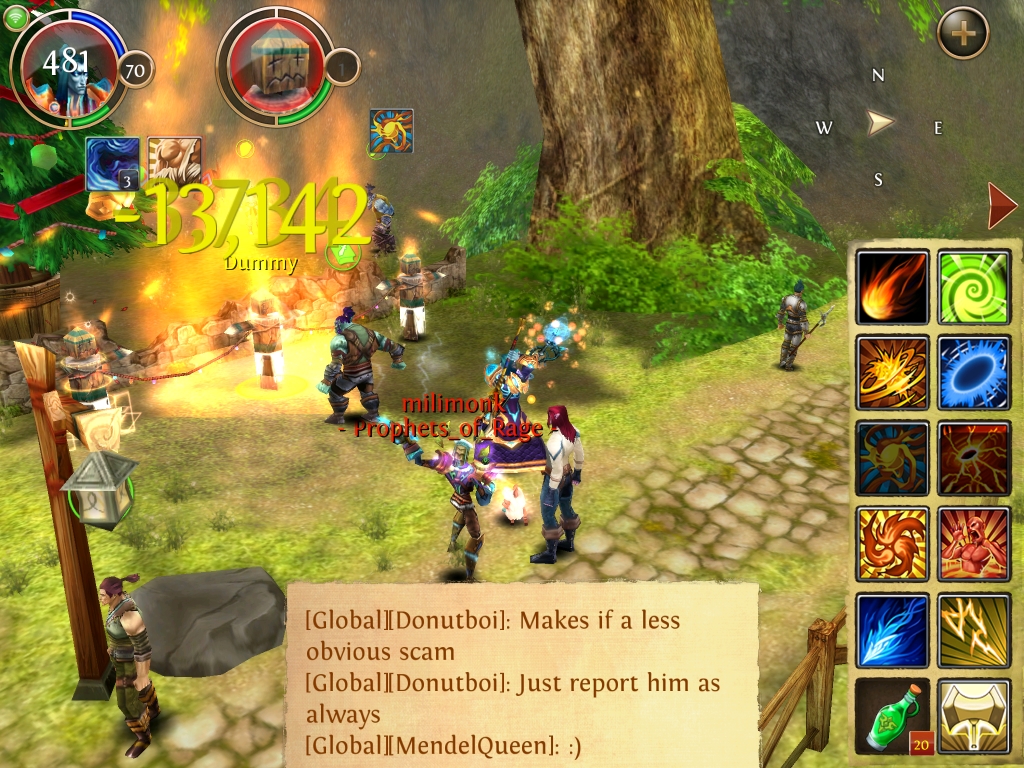Click the Dummy target portrait
The height and width of the screenshot is (768, 1024).
(x=275, y=68)
